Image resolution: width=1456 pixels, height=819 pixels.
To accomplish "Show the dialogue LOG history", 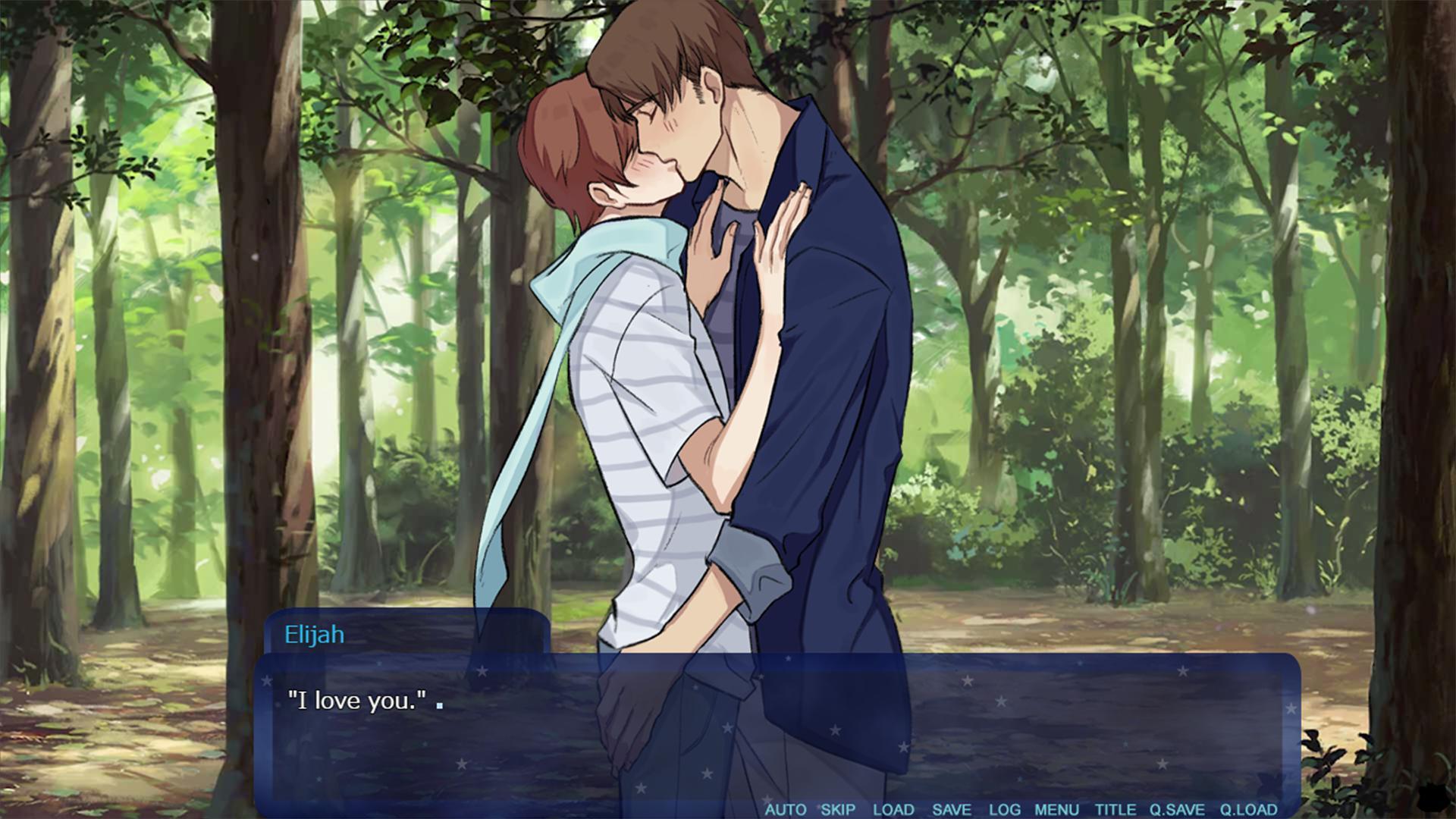I will [x=1005, y=809].
